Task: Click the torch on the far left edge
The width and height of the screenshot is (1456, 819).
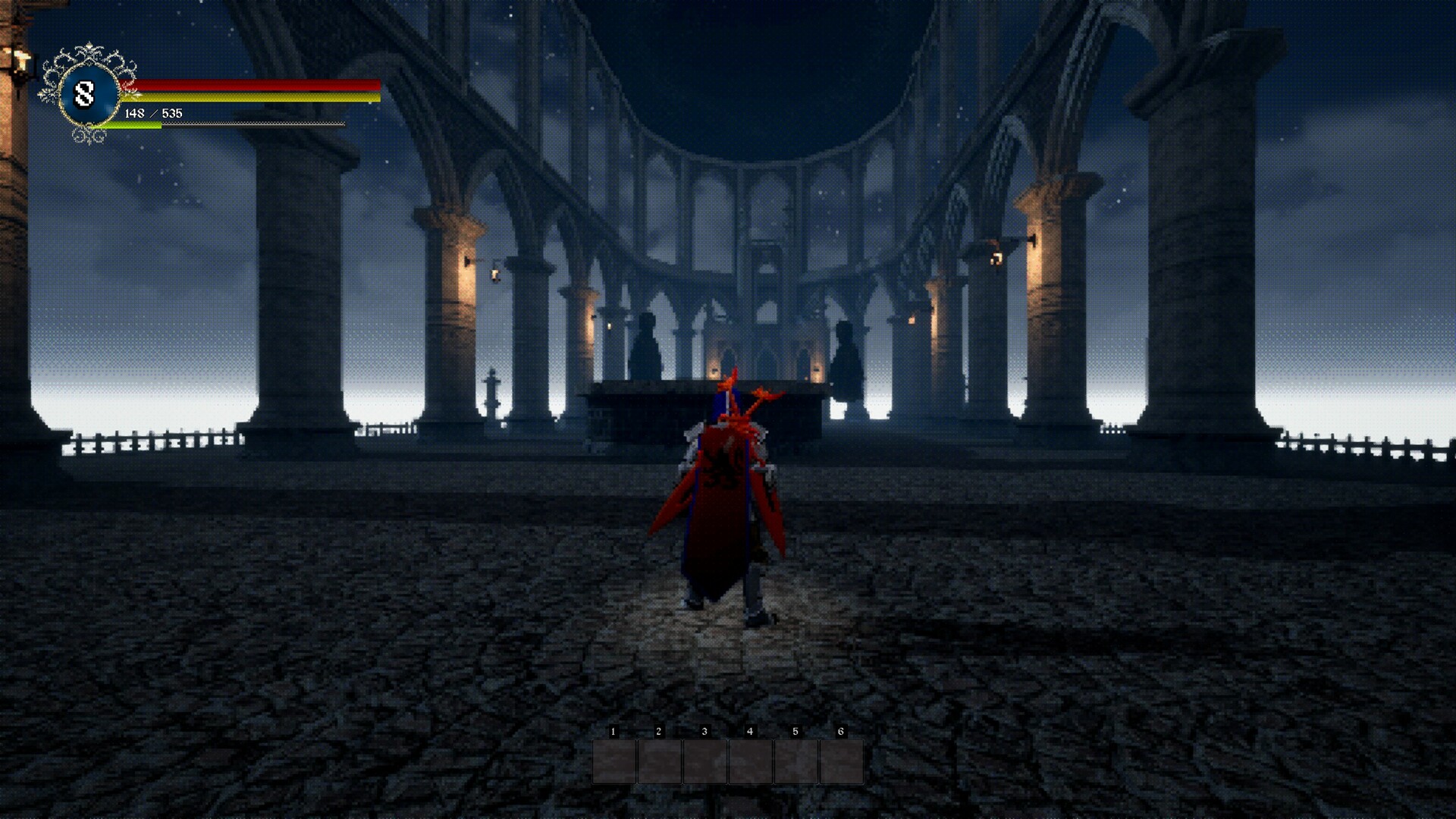Action: pos(21,59)
